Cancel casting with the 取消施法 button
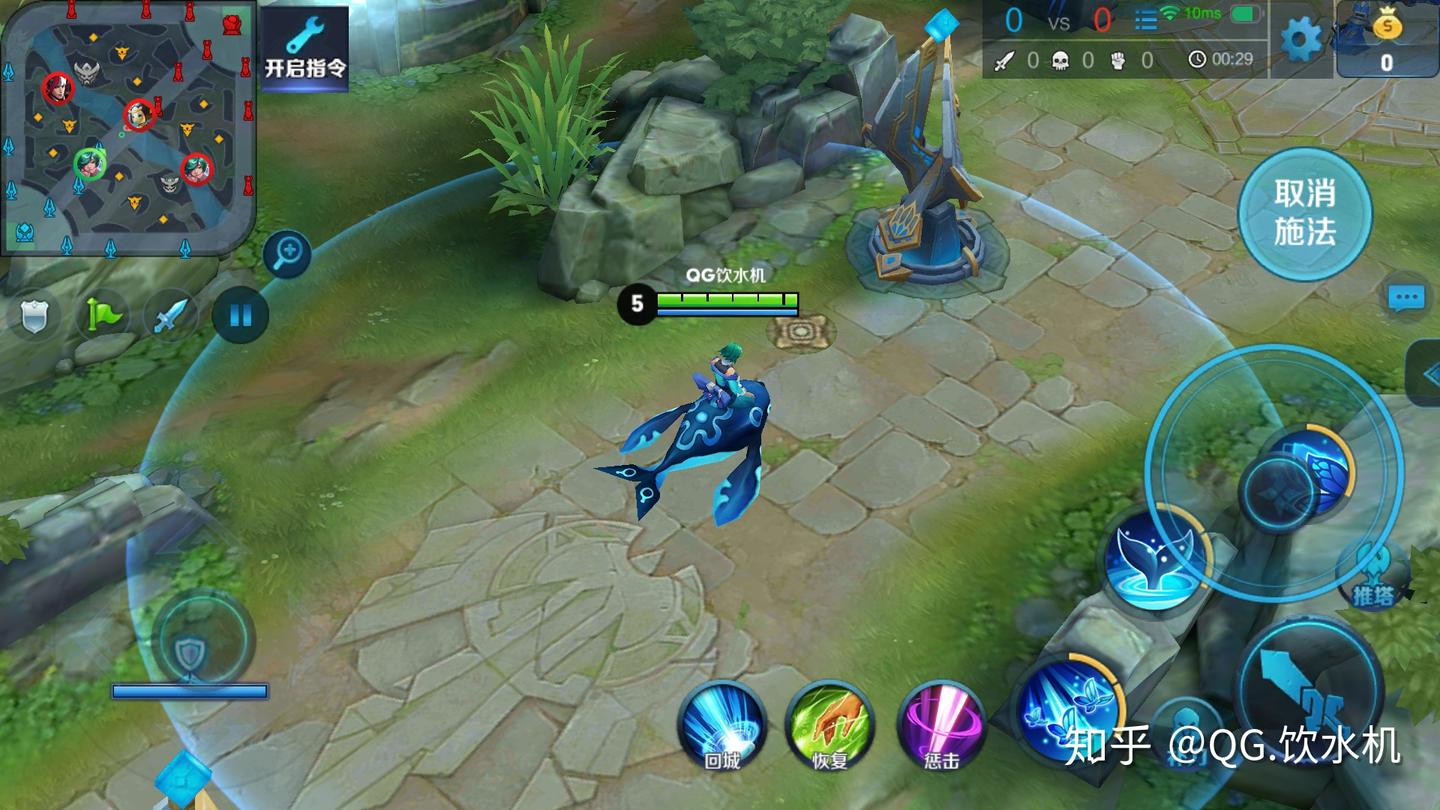Image resolution: width=1440 pixels, height=810 pixels. pyautogui.click(x=1304, y=213)
